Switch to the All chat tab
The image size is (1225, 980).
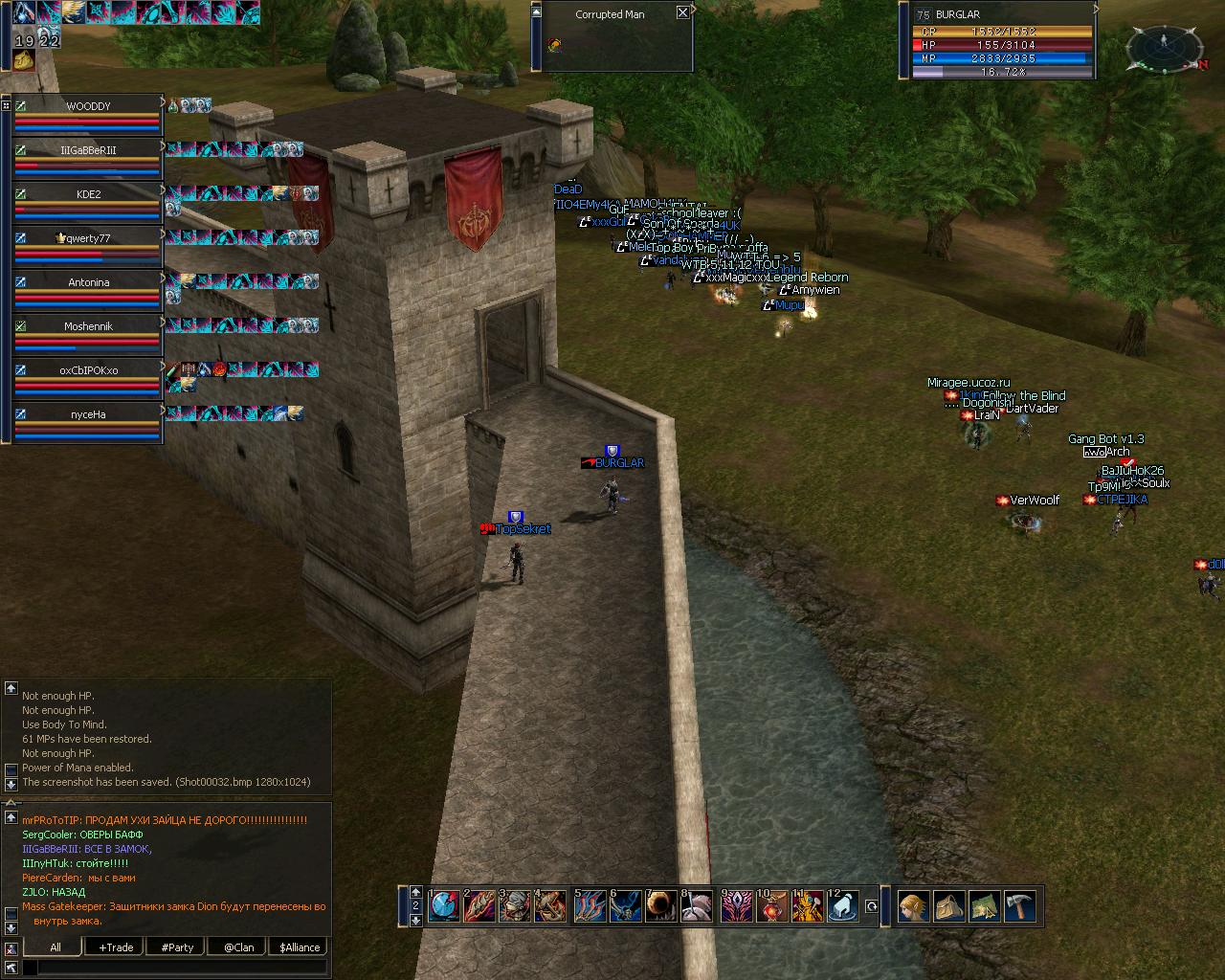click(x=55, y=947)
